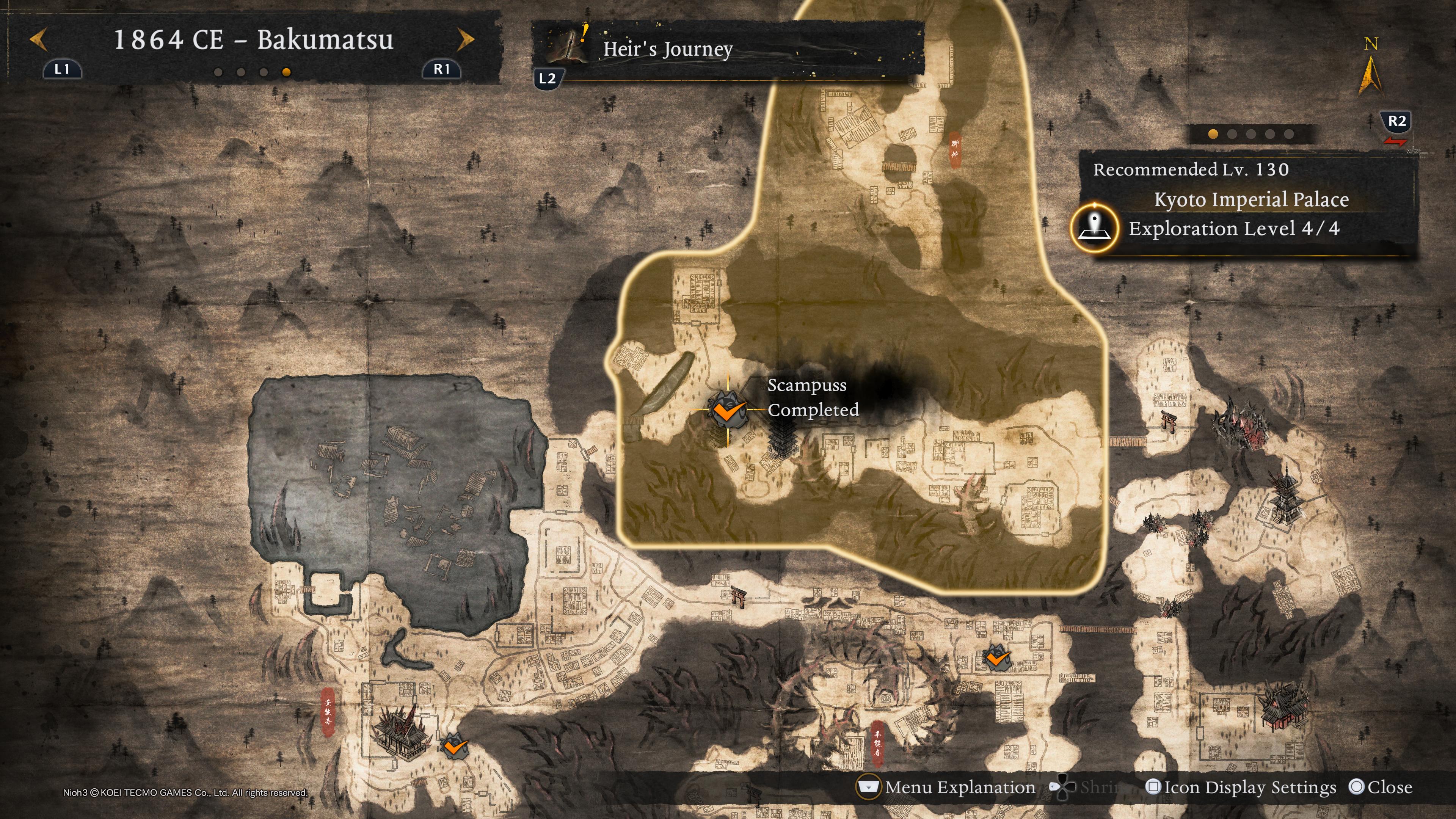The width and height of the screenshot is (1456, 819).
Task: Click the Exploration Level map pin icon
Action: point(1095,228)
